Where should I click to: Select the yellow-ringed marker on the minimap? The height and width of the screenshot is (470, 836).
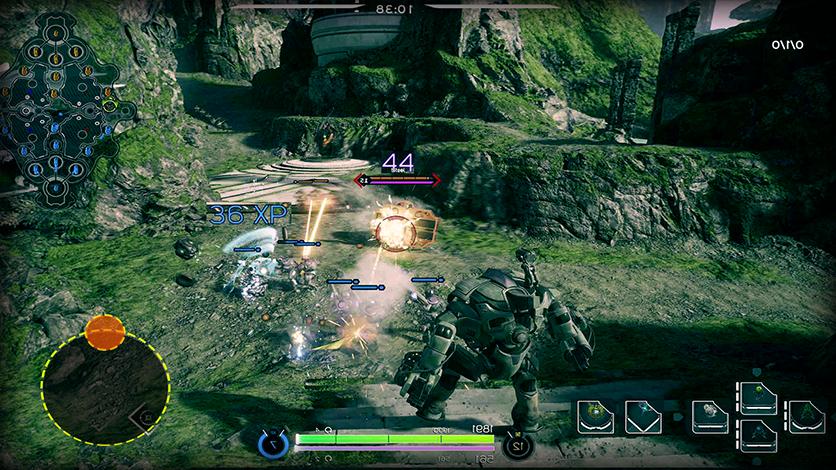point(108,104)
